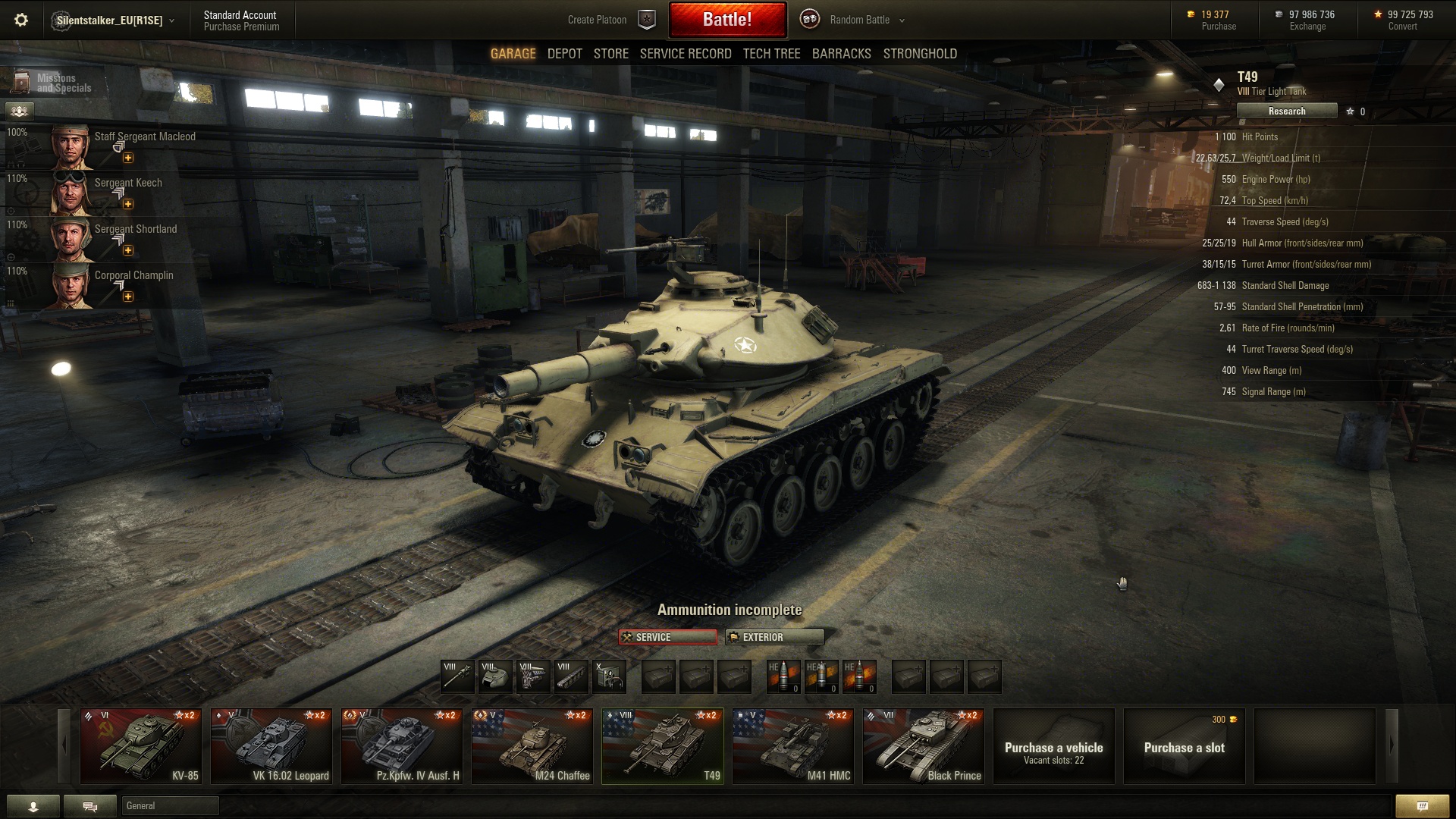Switch to the Tech Tree tab

[771, 54]
